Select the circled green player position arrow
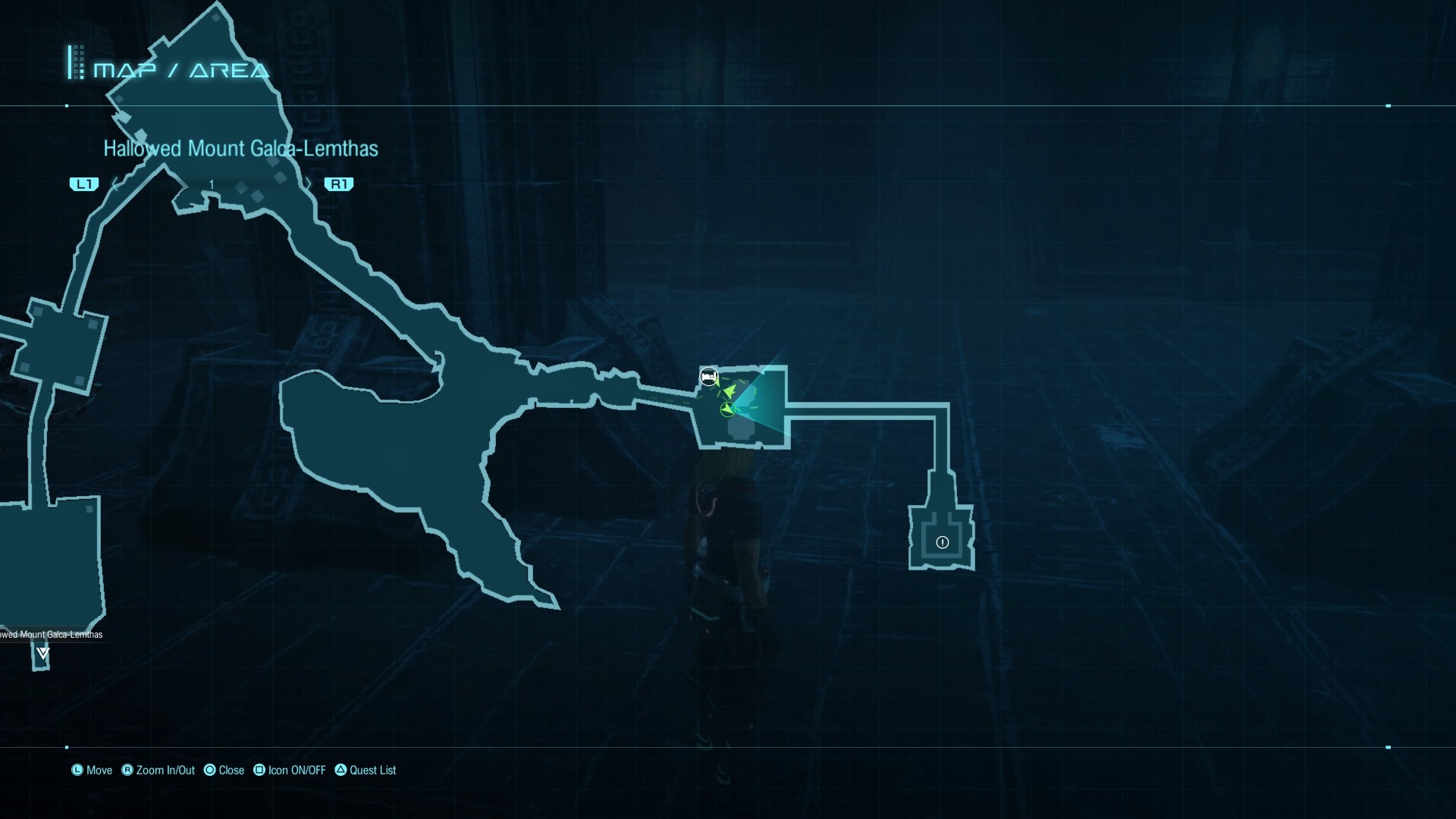The height and width of the screenshot is (819, 1456). coord(727,410)
